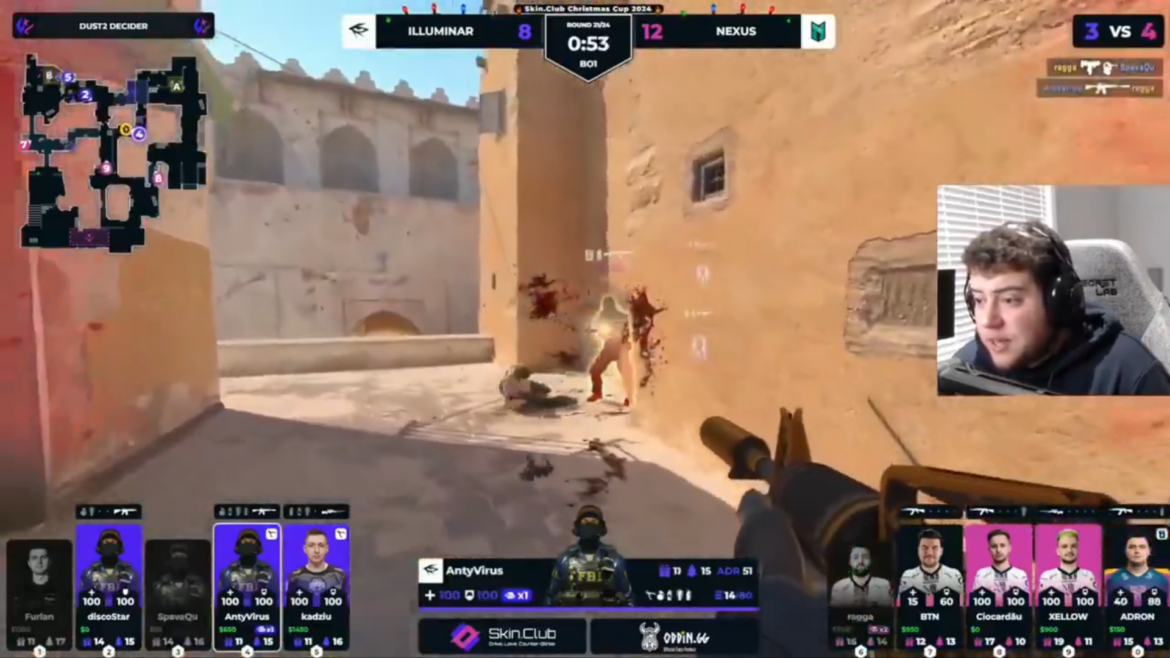Click the DUST2 DECIDER map label
The width and height of the screenshot is (1170, 658).
click(x=112, y=25)
